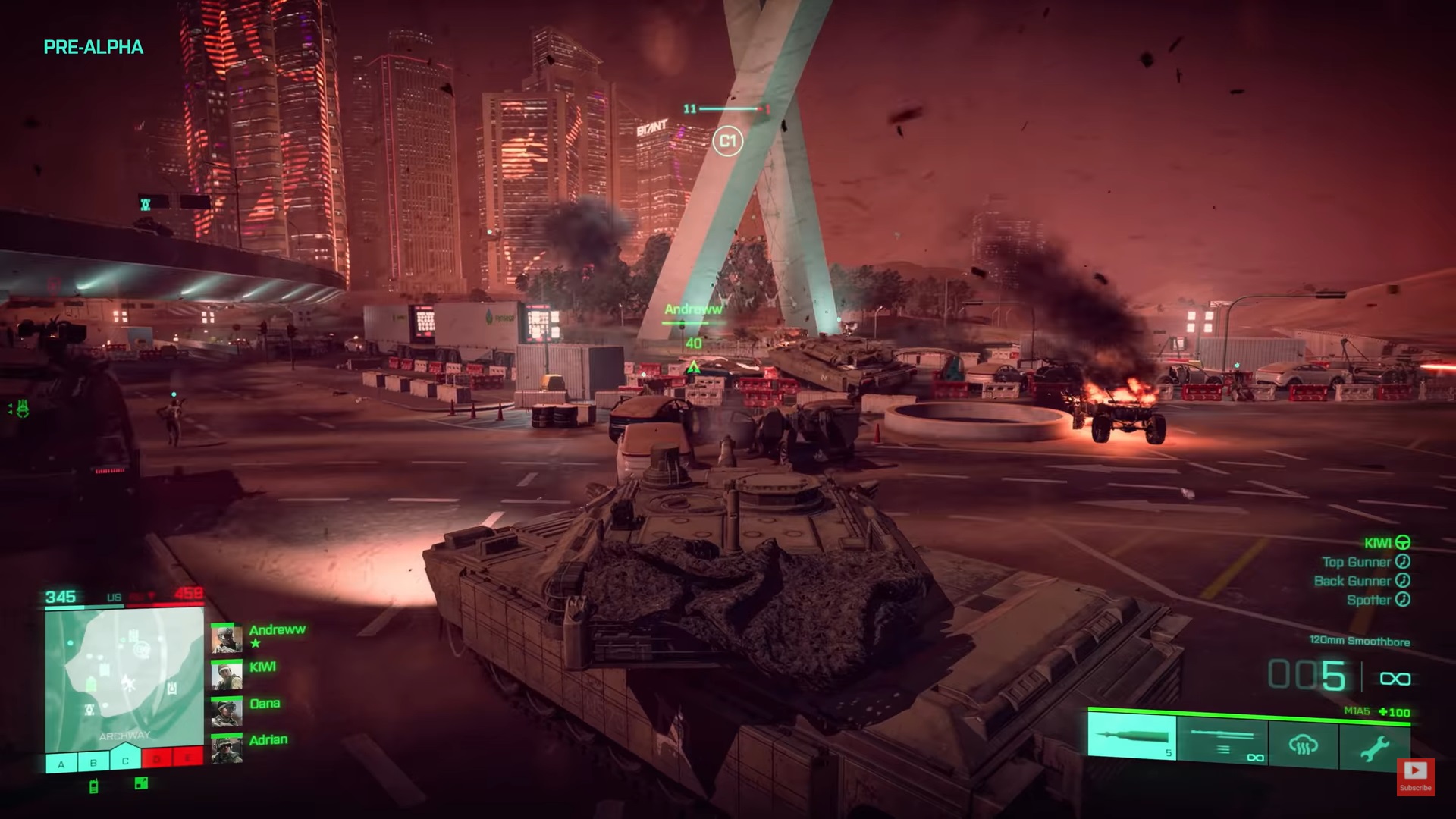1456x819 pixels.
Task: Select the tank shell weapon slot
Action: point(1131,737)
